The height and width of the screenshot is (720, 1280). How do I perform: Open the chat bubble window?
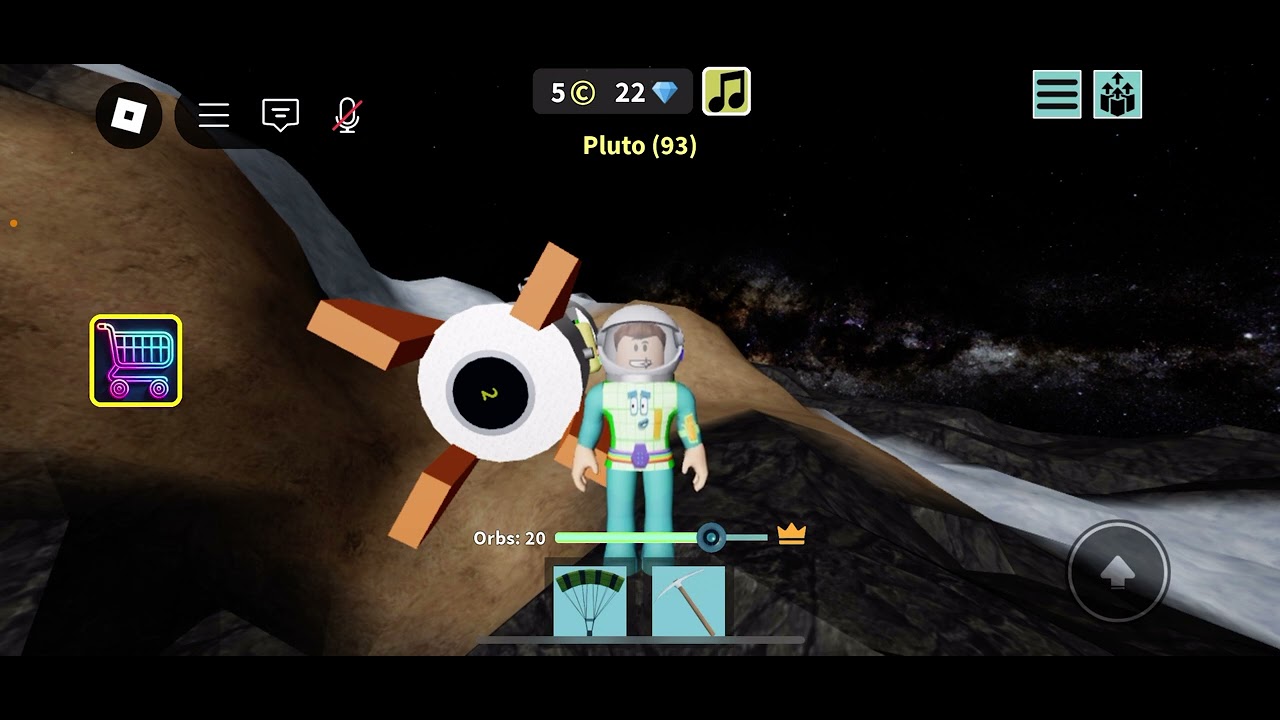pos(280,115)
